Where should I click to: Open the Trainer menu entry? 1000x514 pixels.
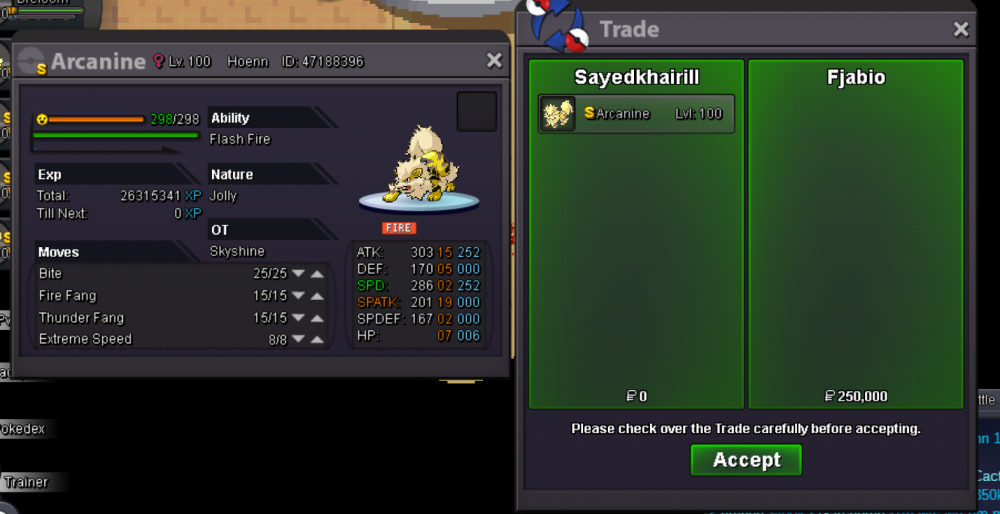coord(26,482)
